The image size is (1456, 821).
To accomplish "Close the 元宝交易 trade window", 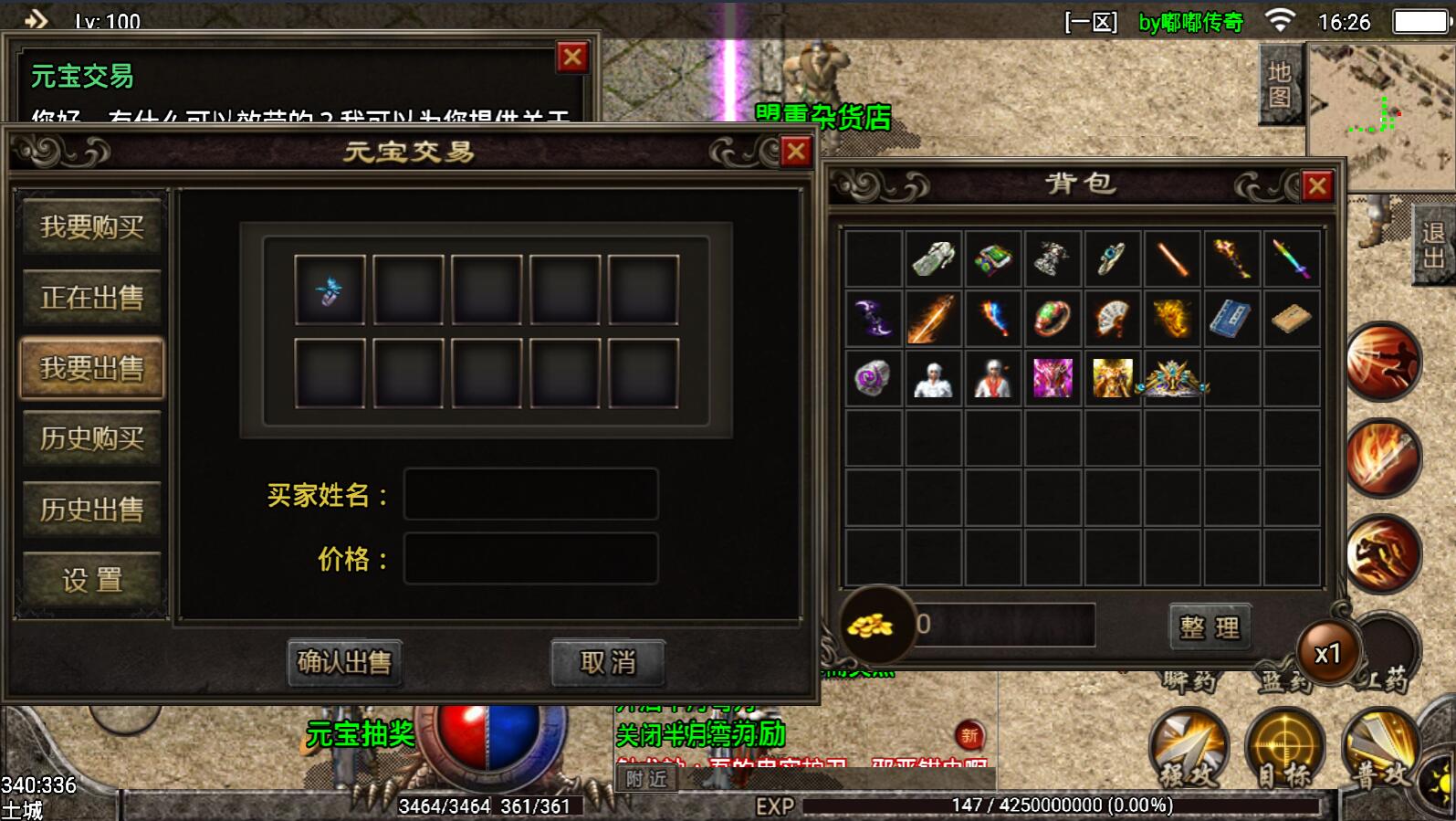I will (796, 152).
